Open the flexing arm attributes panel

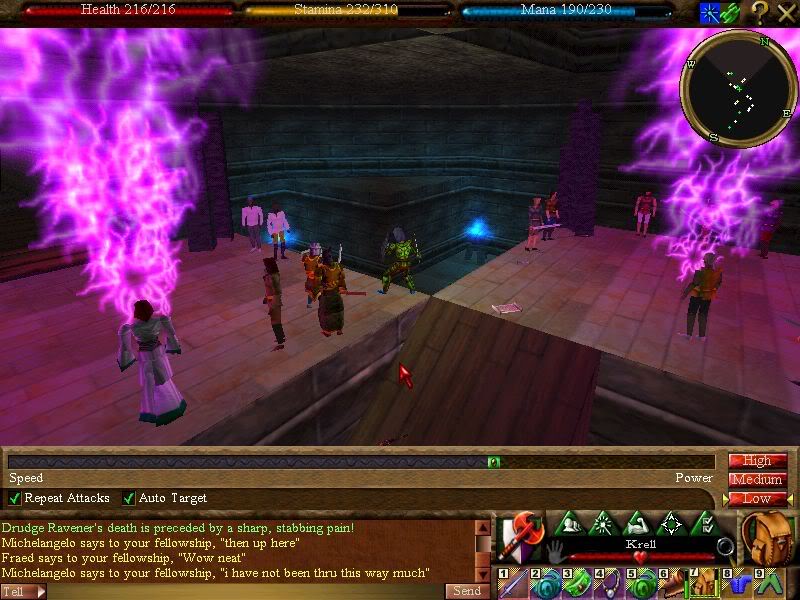point(636,523)
